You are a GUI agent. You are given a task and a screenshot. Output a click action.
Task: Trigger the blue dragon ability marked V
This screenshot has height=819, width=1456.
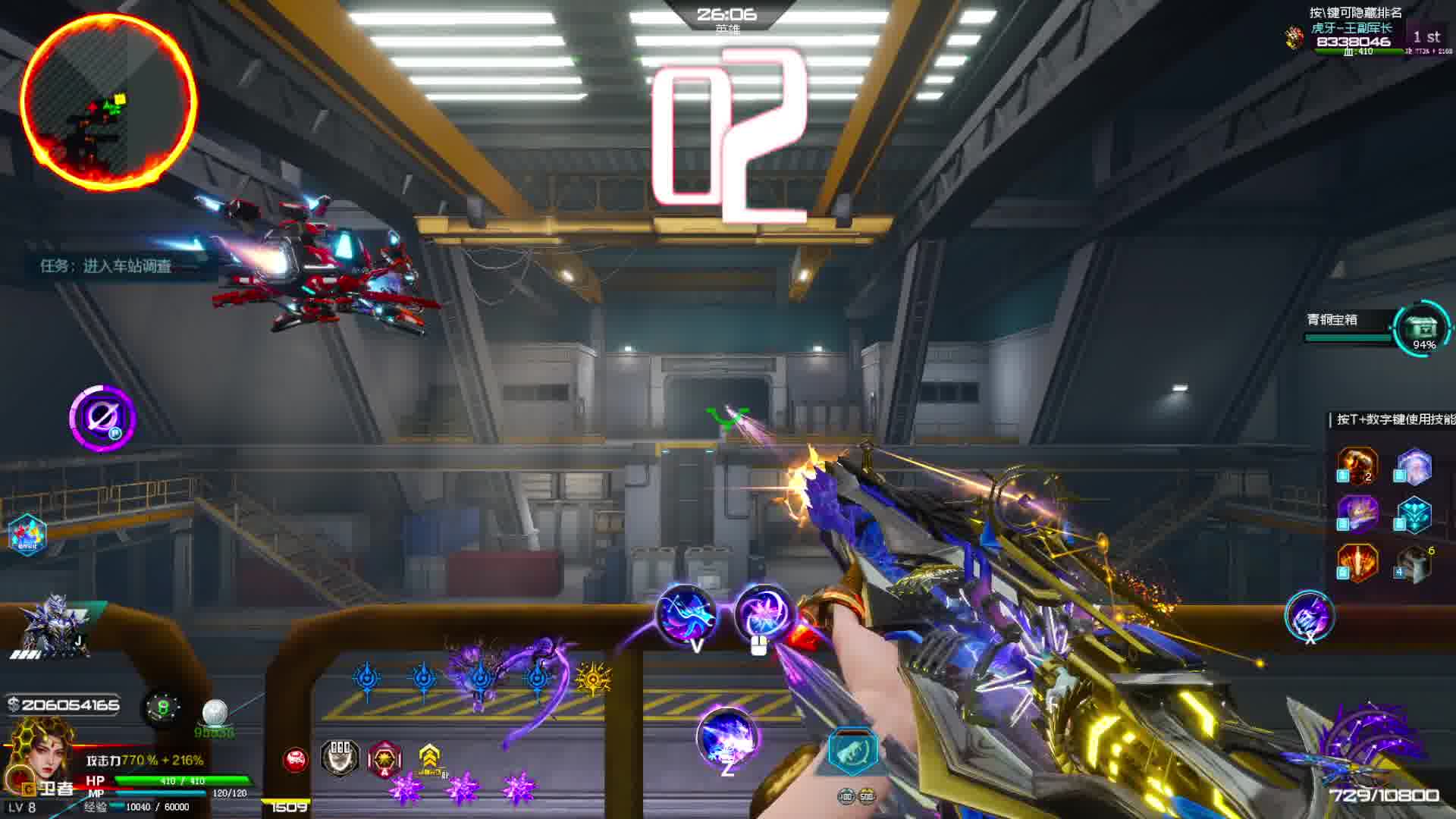pos(686,614)
